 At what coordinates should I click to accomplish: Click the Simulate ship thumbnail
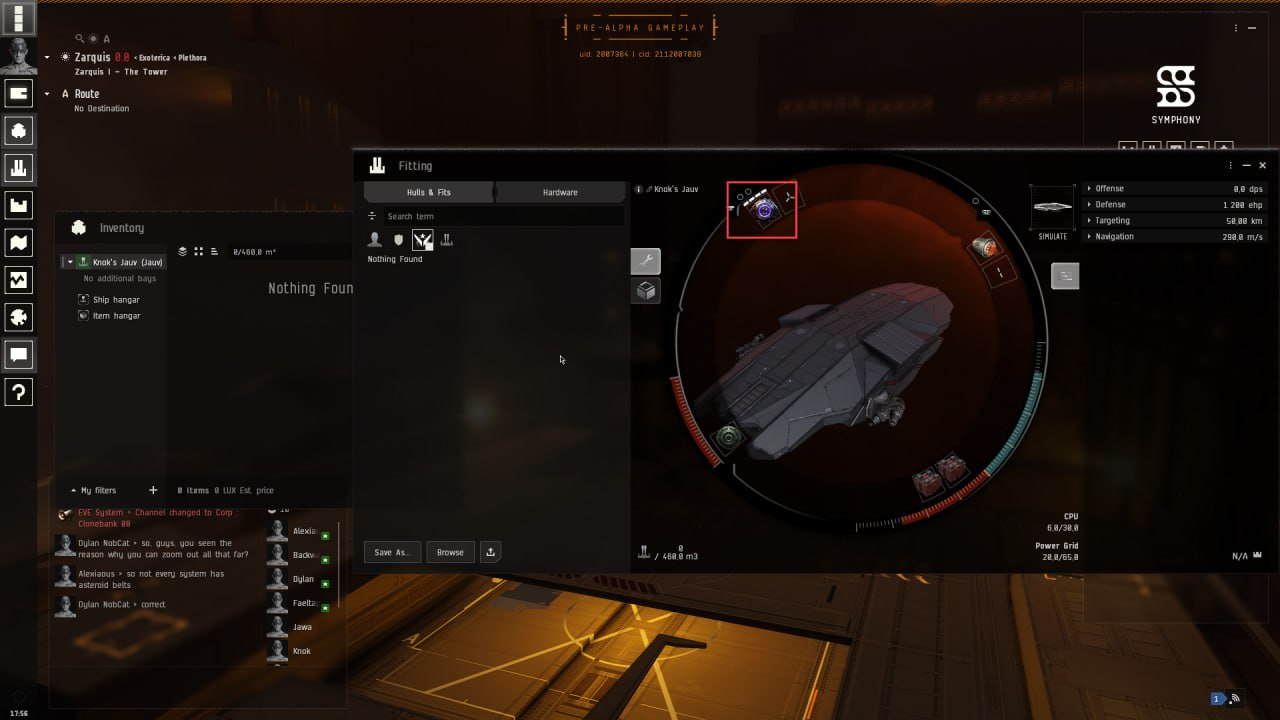click(x=1053, y=207)
